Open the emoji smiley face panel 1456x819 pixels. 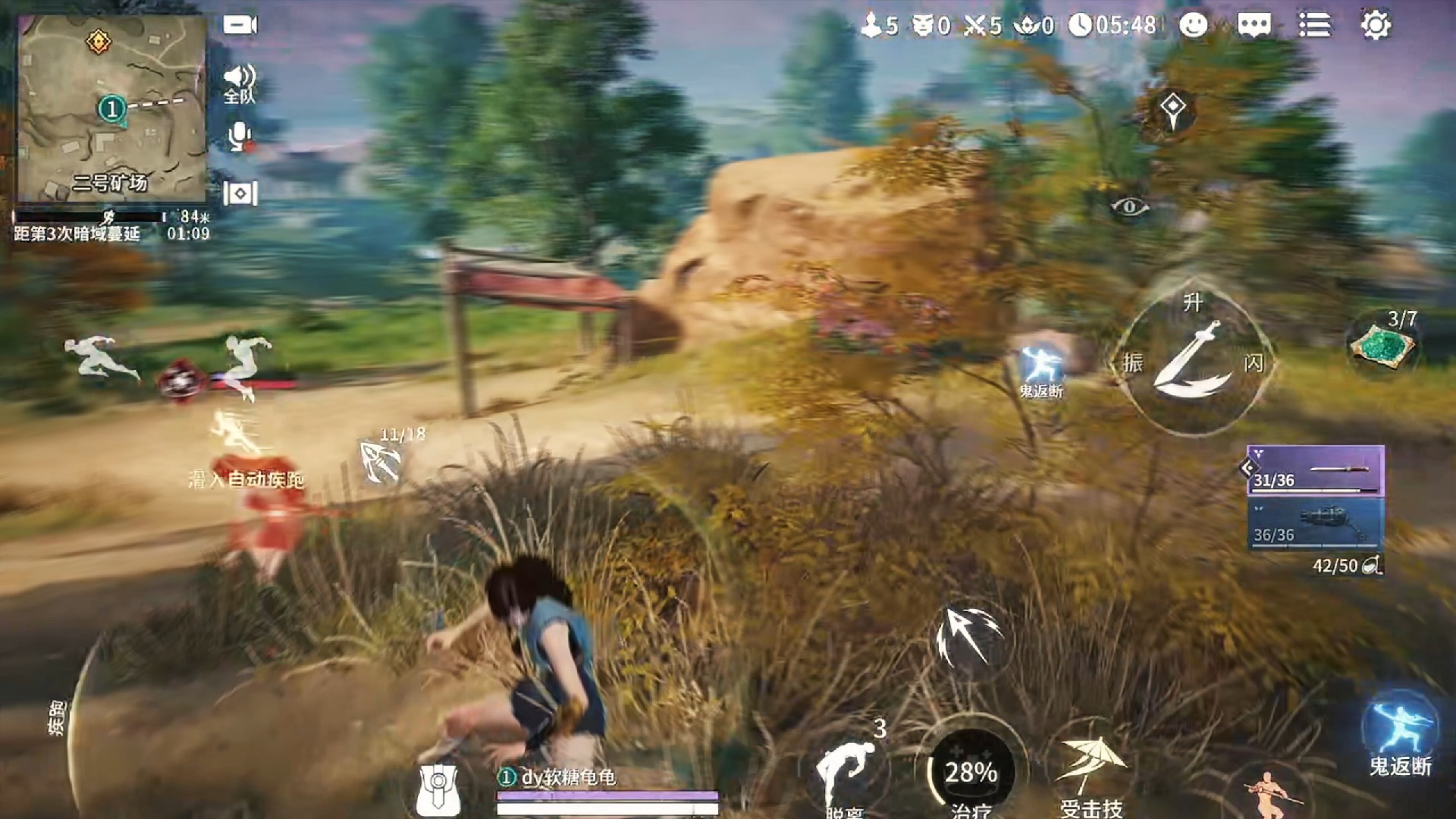(x=1193, y=25)
